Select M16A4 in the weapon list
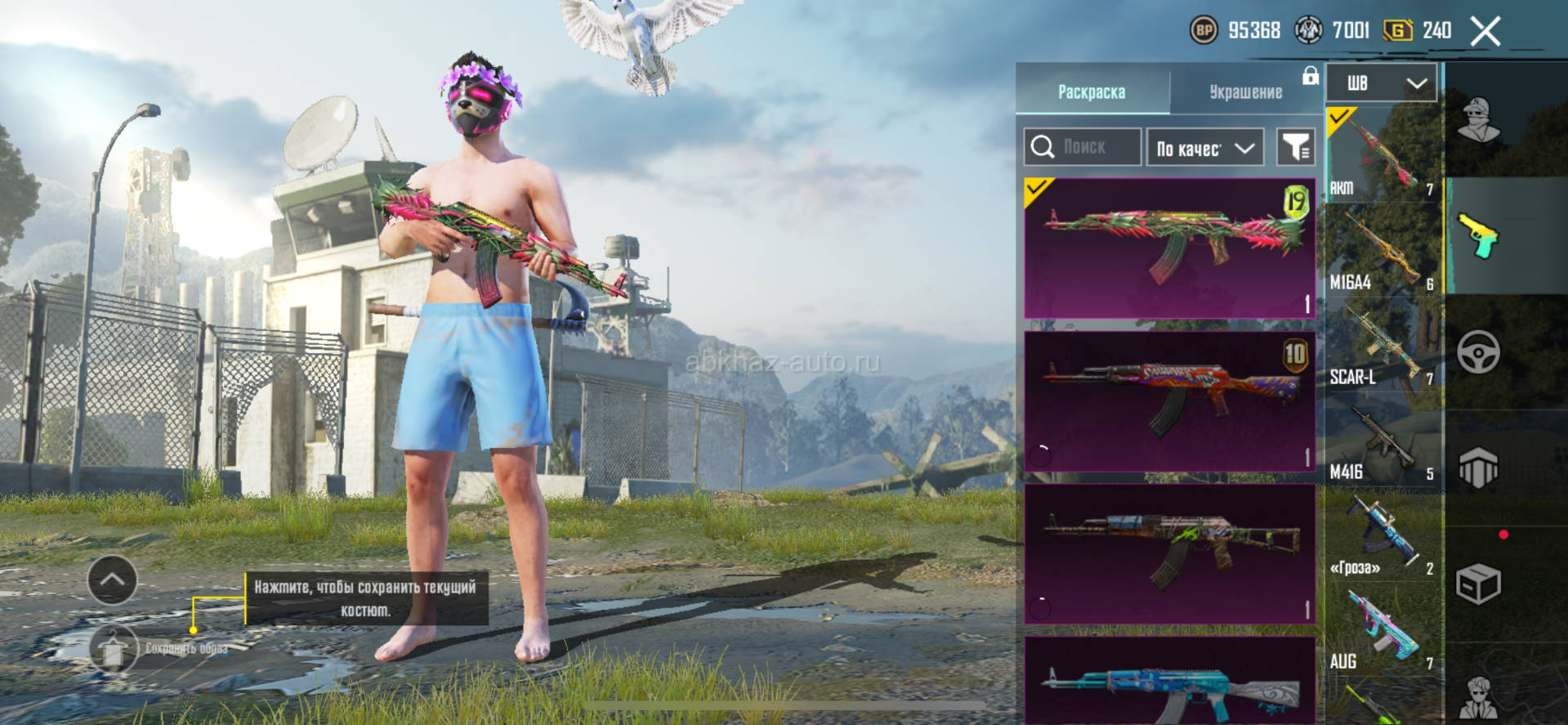Viewport: 1568px width, 725px height. pyautogui.click(x=1382, y=251)
